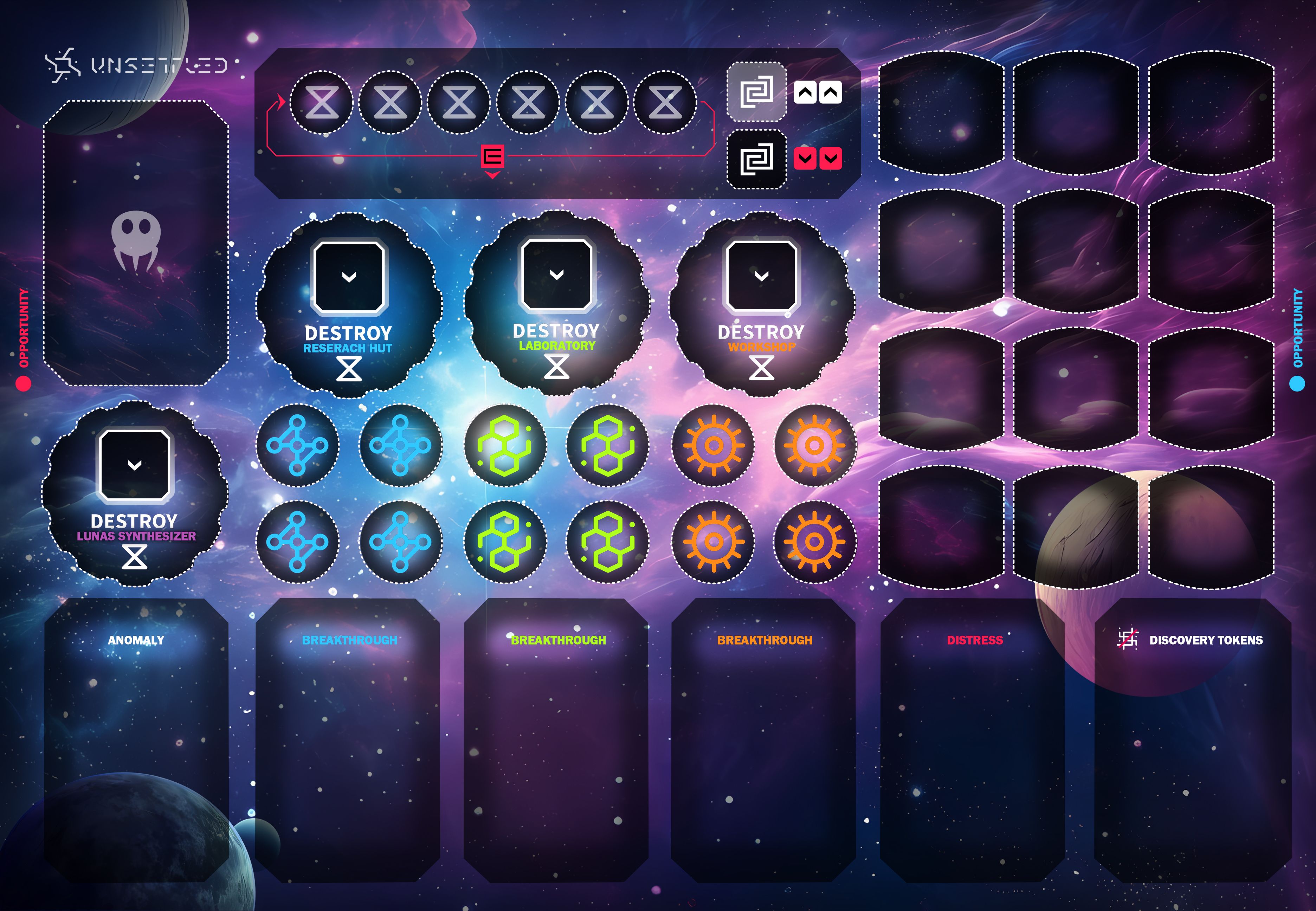Viewport: 1316px width, 911px height.
Task: Click the Unsettled logo
Action: click(x=137, y=66)
